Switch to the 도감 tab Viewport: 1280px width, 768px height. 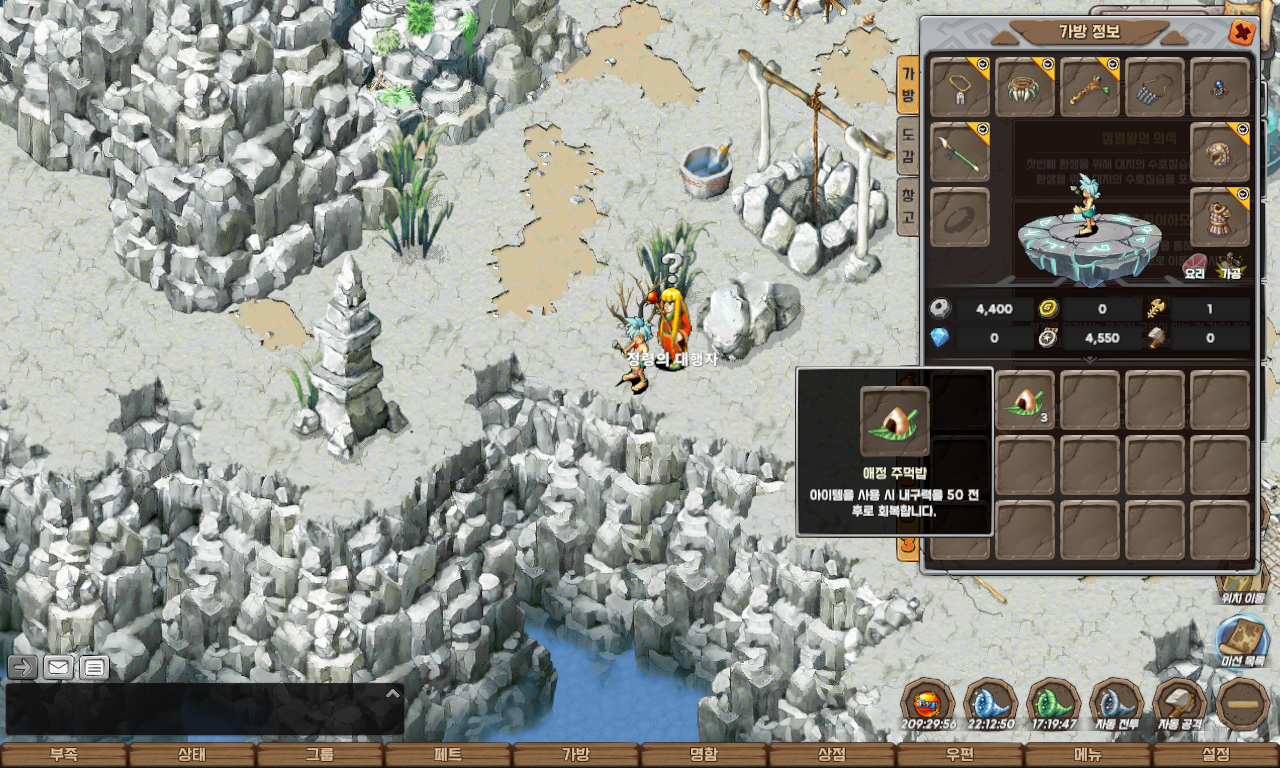click(908, 145)
